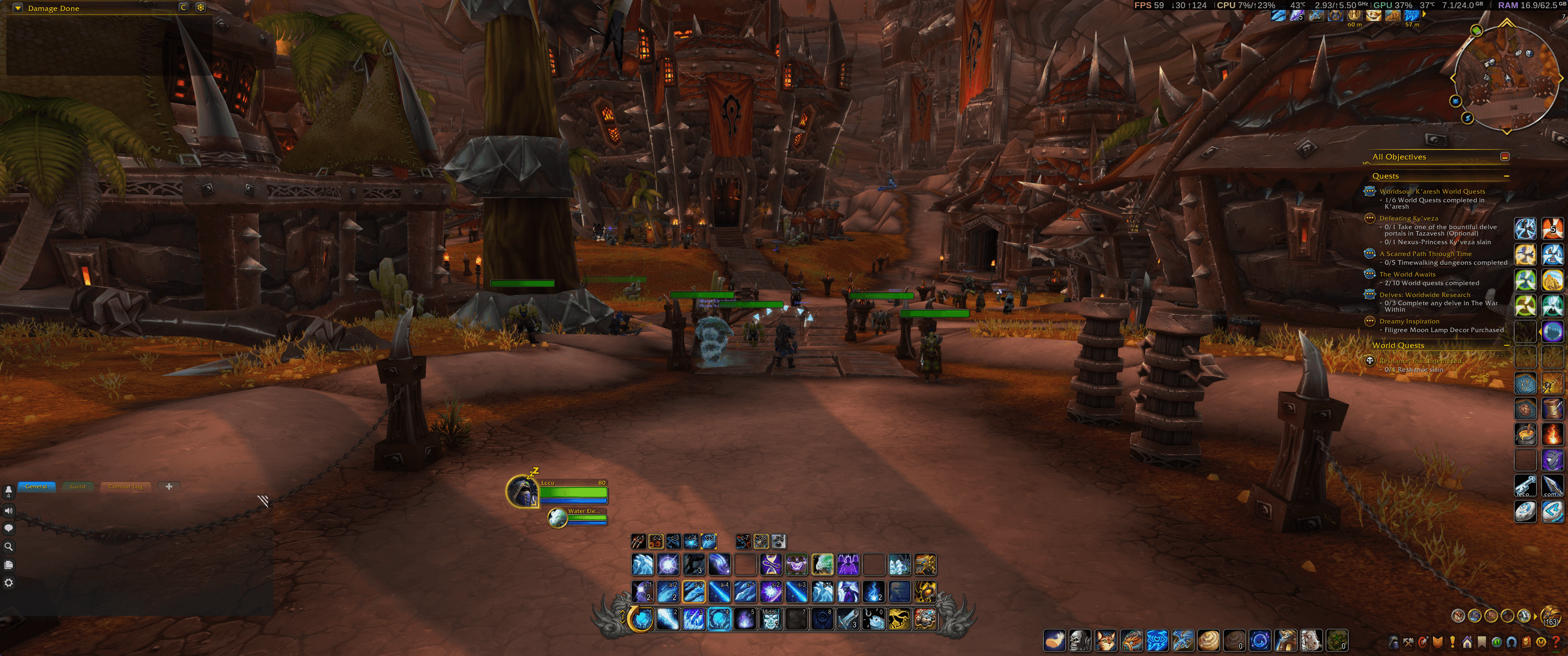The image size is (1568, 656).
Task: Use the orange cat face toy button
Action: (x=1105, y=641)
